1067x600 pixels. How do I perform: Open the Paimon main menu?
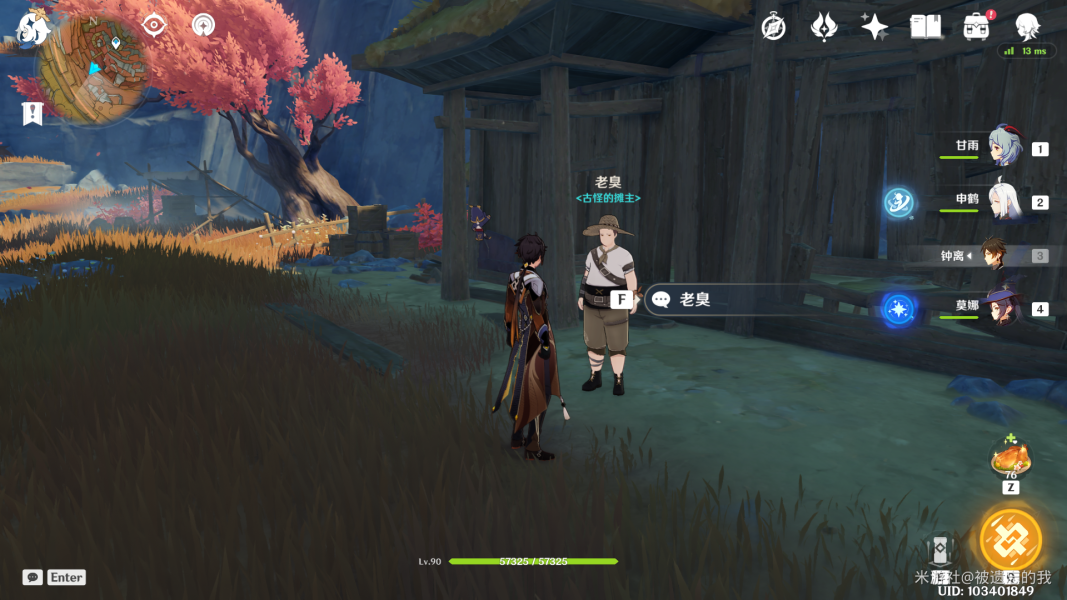[32, 29]
